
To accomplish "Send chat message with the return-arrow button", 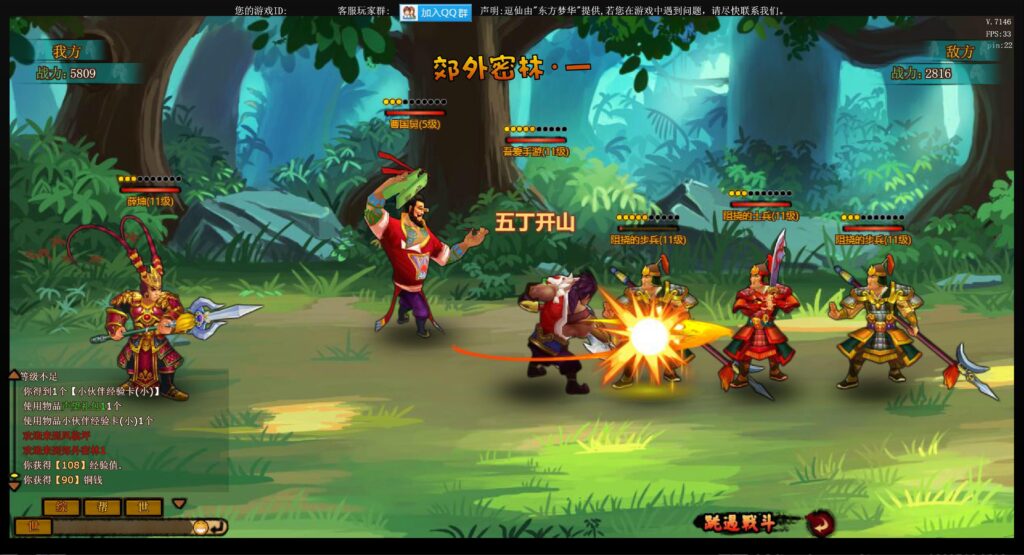I will coord(219,527).
